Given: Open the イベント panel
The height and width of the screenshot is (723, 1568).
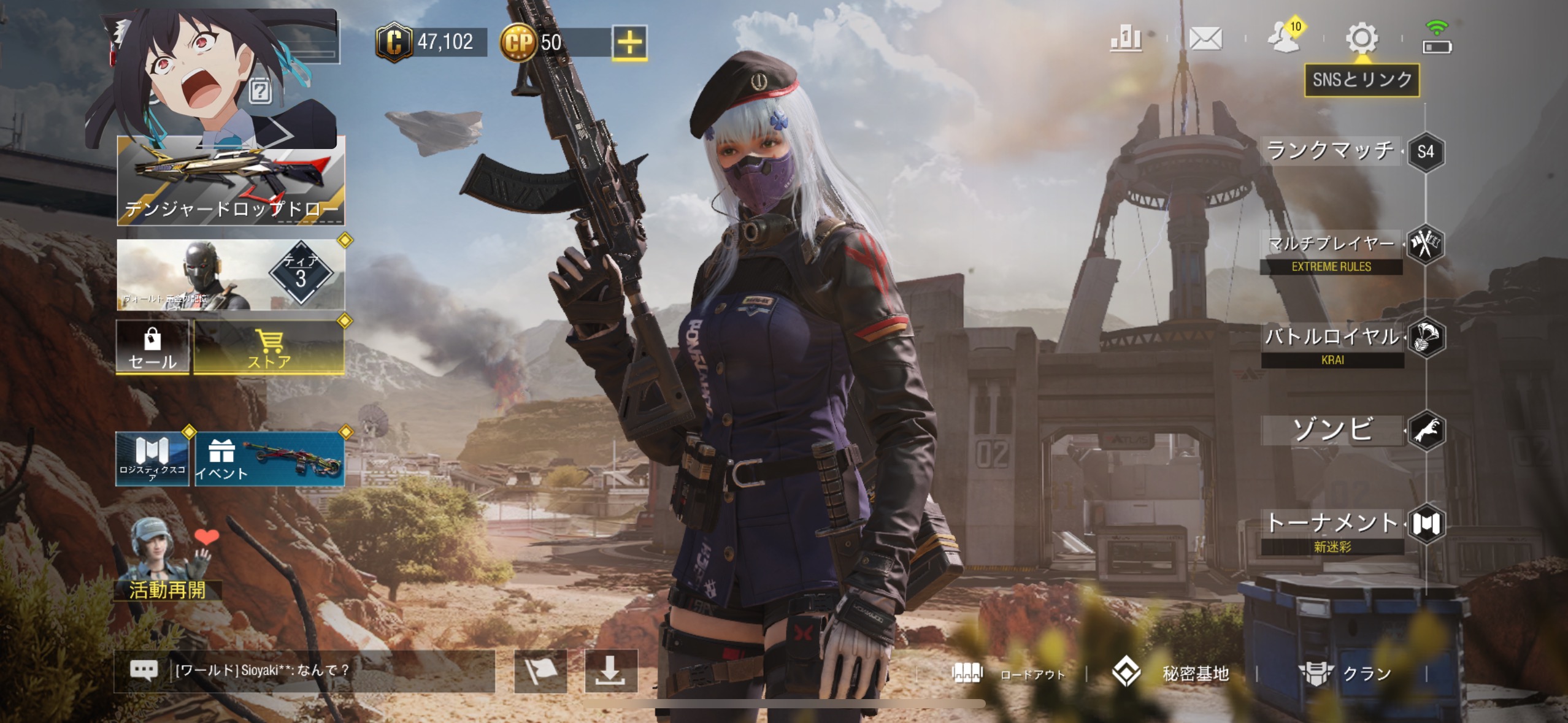Looking at the screenshot, I should pos(269,459).
